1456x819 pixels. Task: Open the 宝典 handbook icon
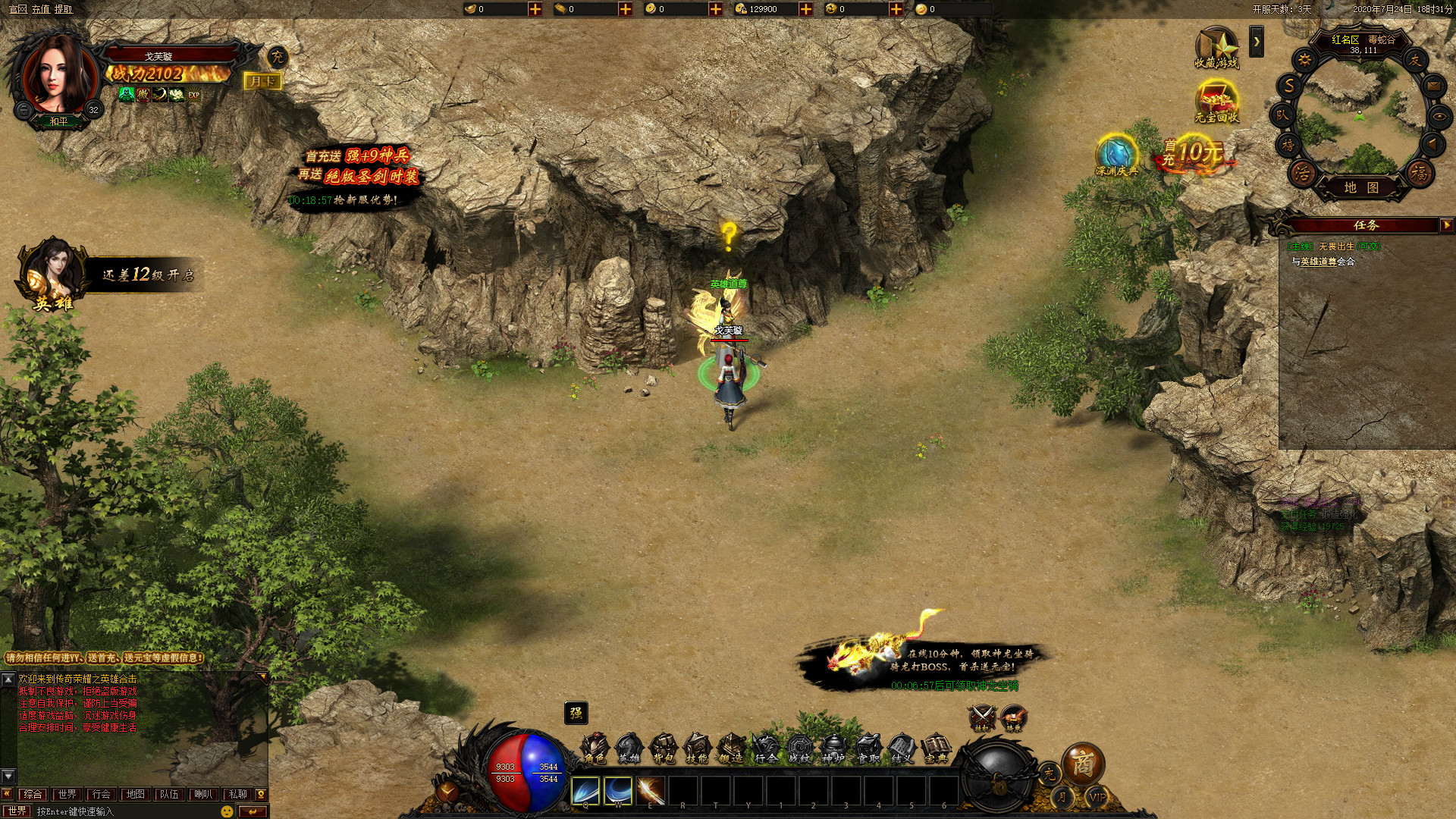tap(936, 748)
